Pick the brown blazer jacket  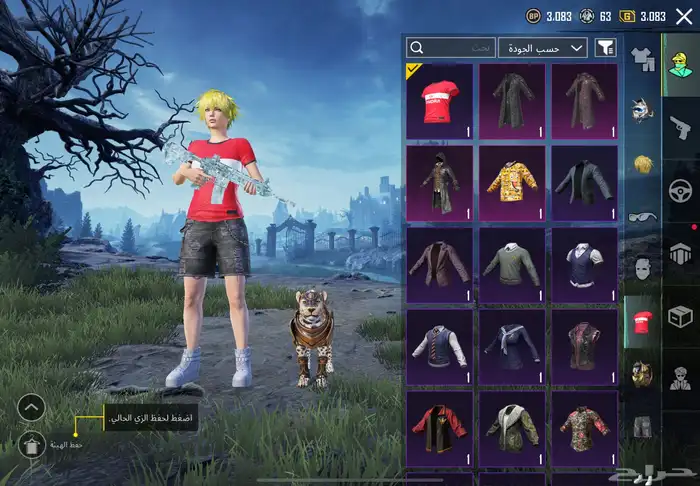440,265
